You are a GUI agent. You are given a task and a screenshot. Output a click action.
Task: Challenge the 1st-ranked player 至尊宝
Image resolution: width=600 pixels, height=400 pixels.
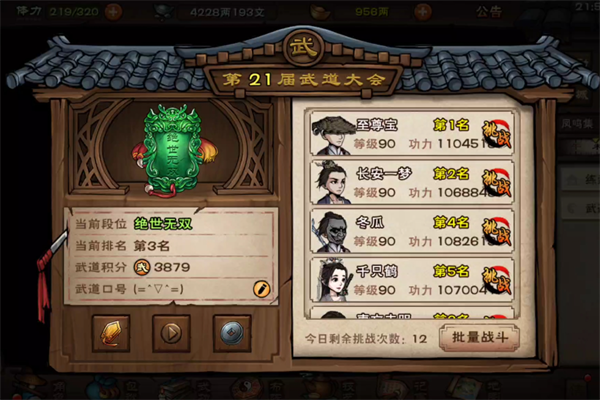495,133
